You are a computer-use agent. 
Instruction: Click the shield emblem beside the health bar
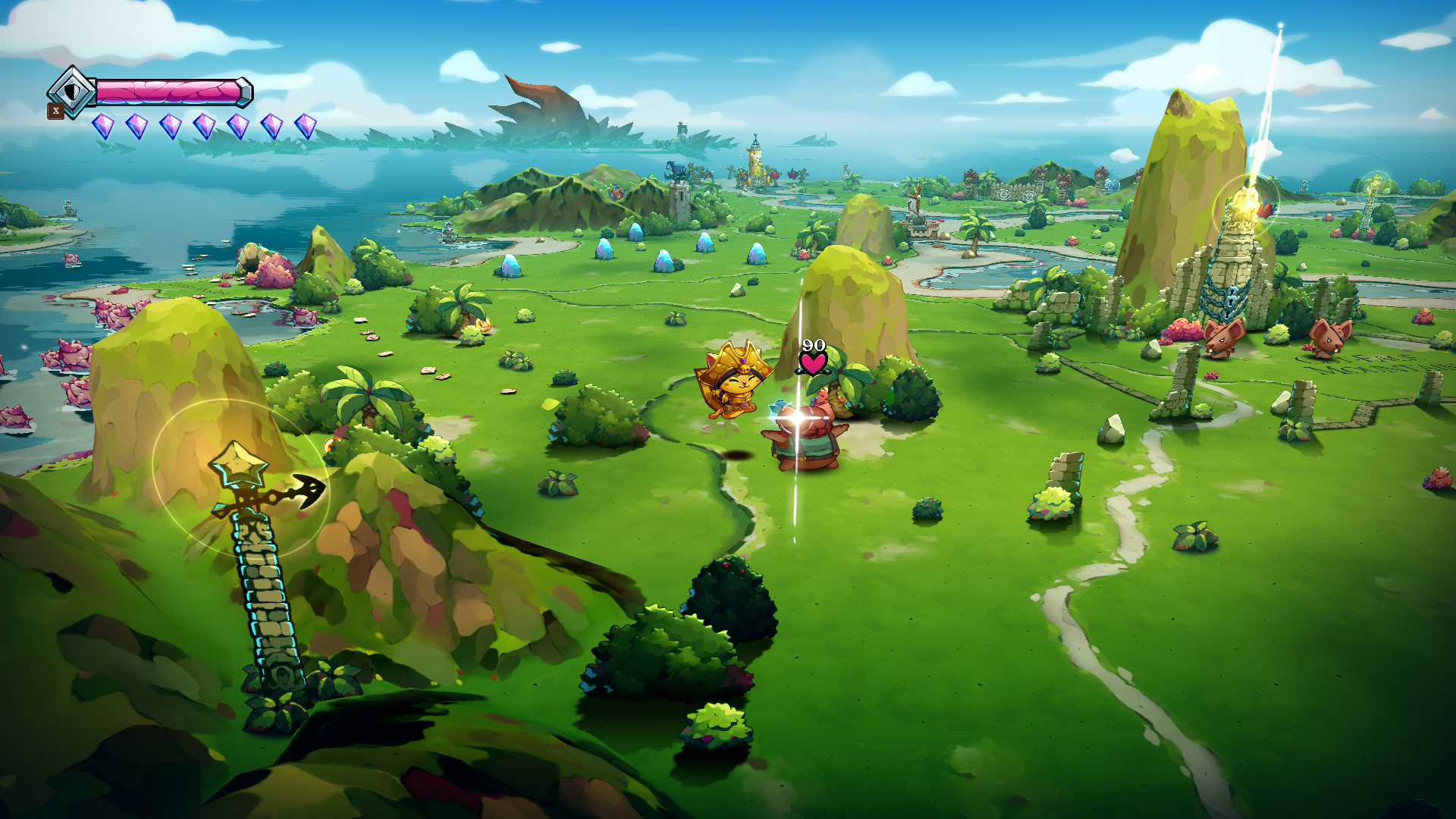point(72,93)
